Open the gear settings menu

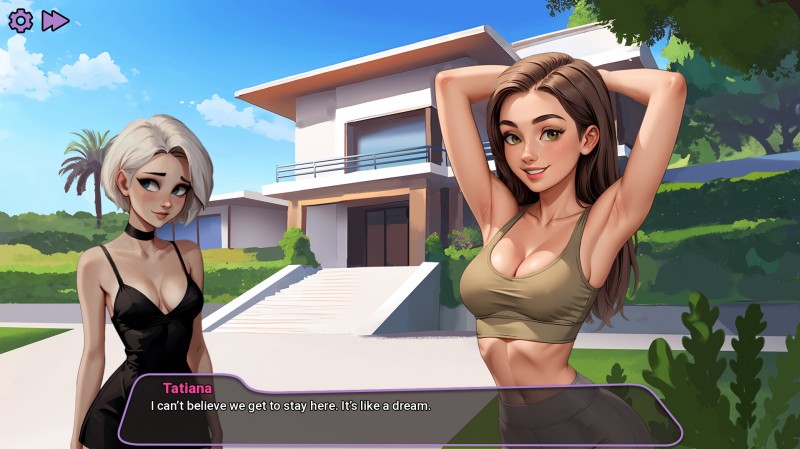coord(20,20)
